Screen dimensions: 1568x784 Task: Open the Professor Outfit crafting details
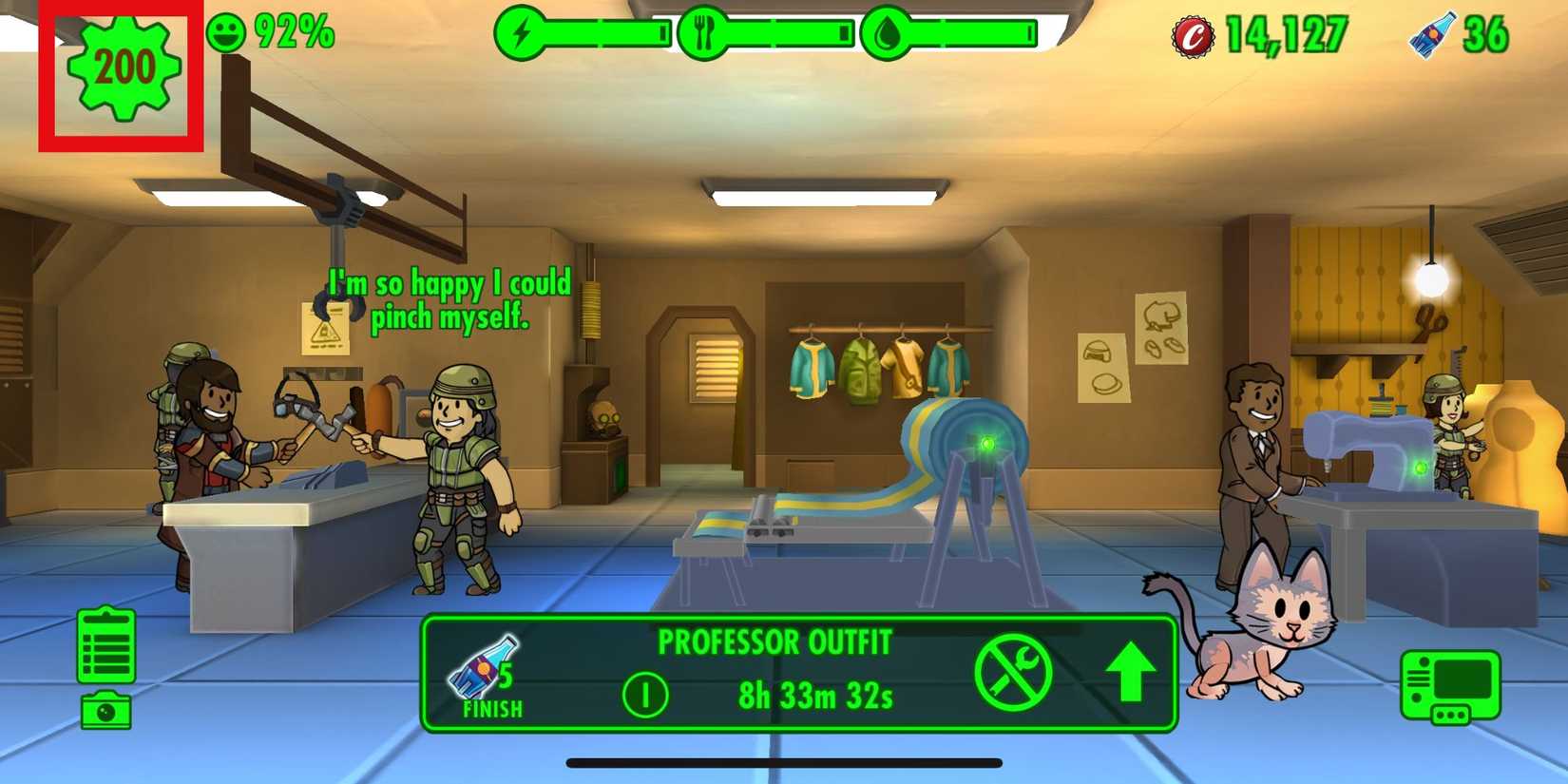tap(774, 643)
